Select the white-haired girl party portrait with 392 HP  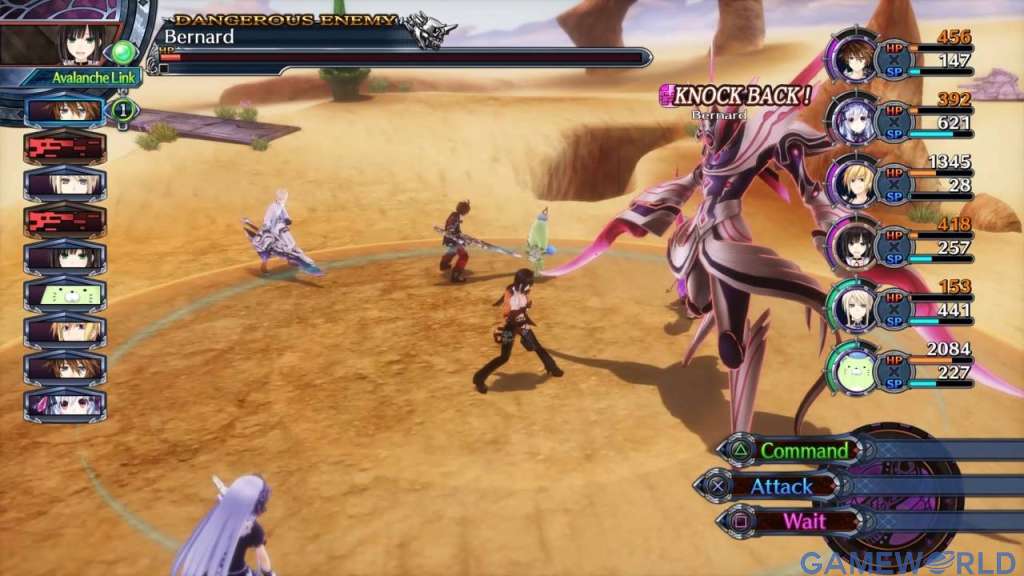851,119
